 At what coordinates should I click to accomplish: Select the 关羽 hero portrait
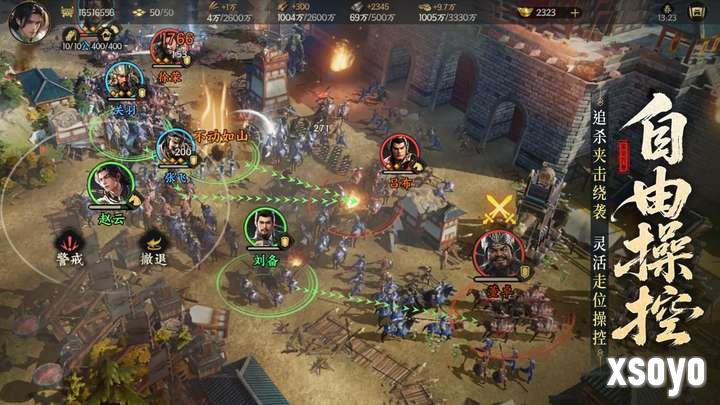(x=122, y=81)
